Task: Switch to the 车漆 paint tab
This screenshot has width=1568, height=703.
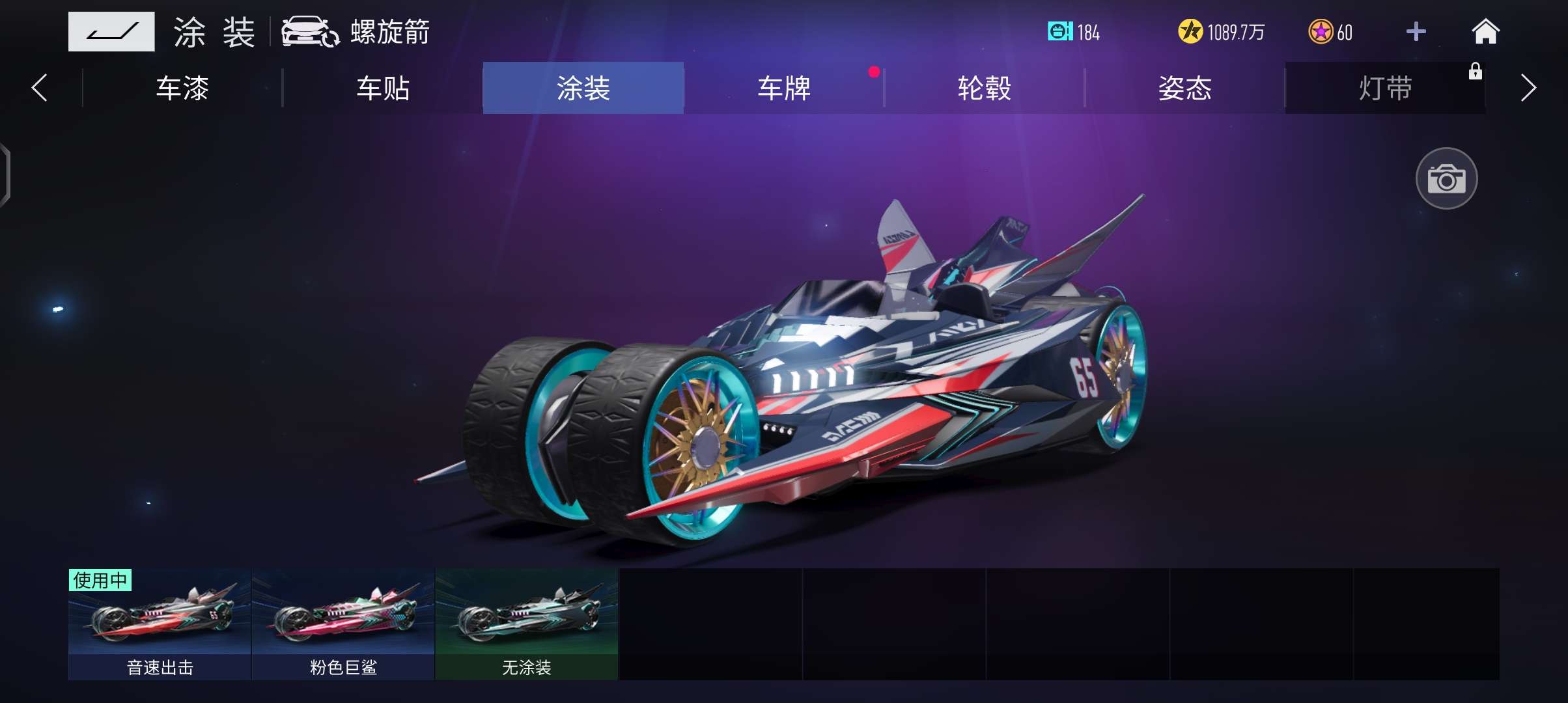Action: 183,89
